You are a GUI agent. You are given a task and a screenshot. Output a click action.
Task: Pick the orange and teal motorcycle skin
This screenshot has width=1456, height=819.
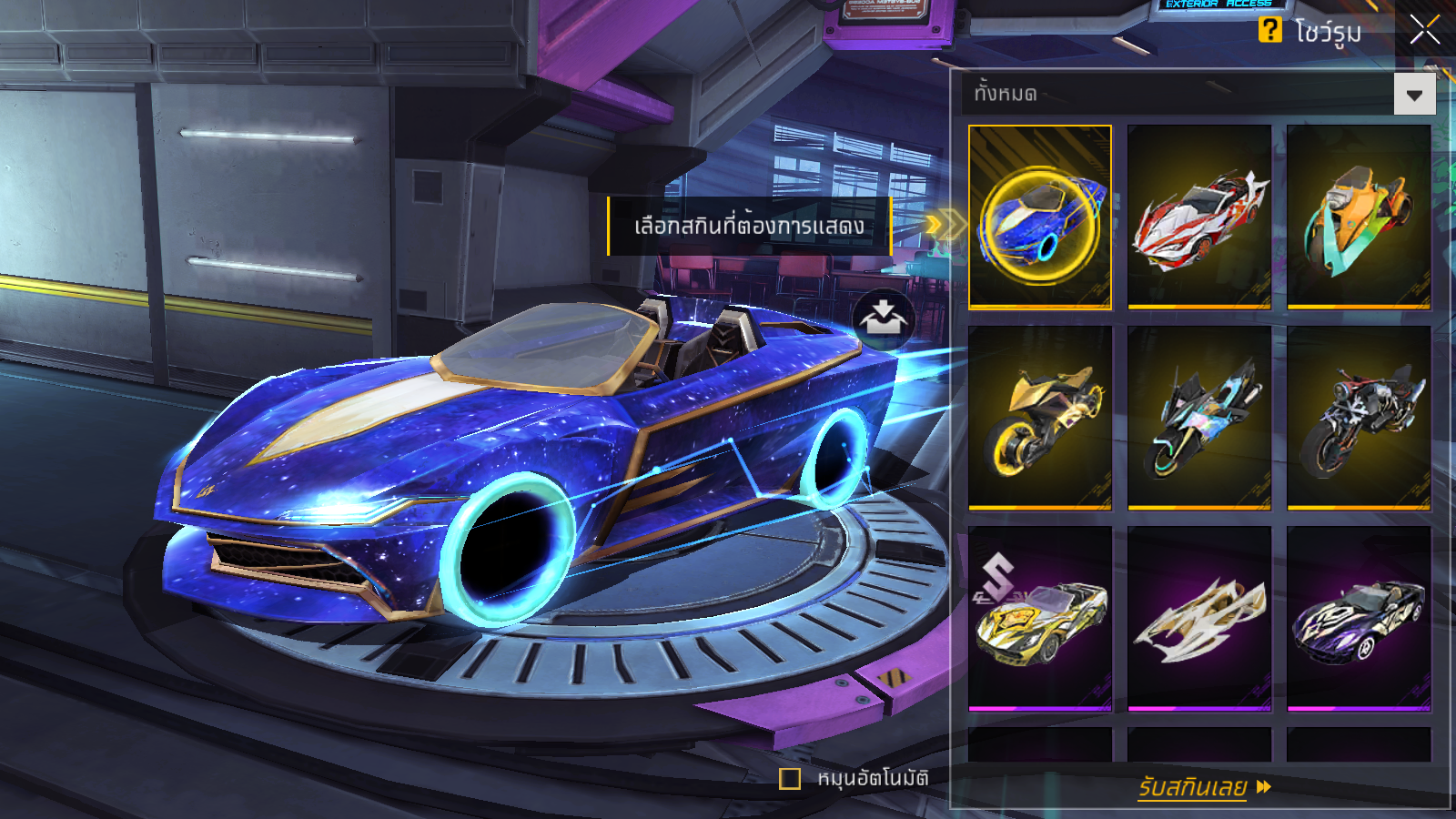point(1359,217)
